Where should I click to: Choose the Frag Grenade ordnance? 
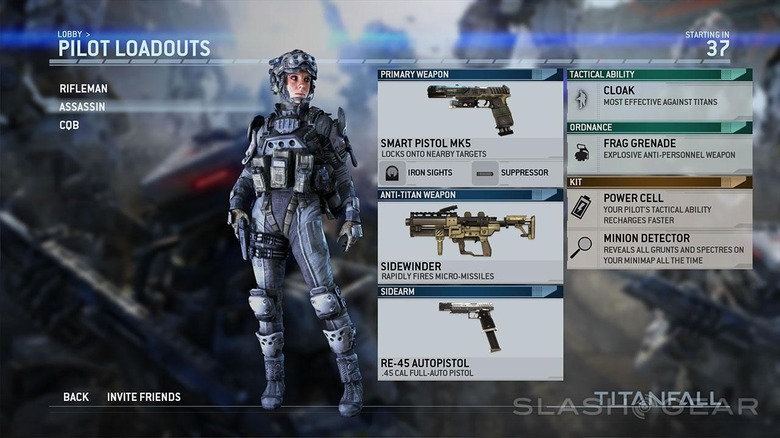tap(660, 150)
